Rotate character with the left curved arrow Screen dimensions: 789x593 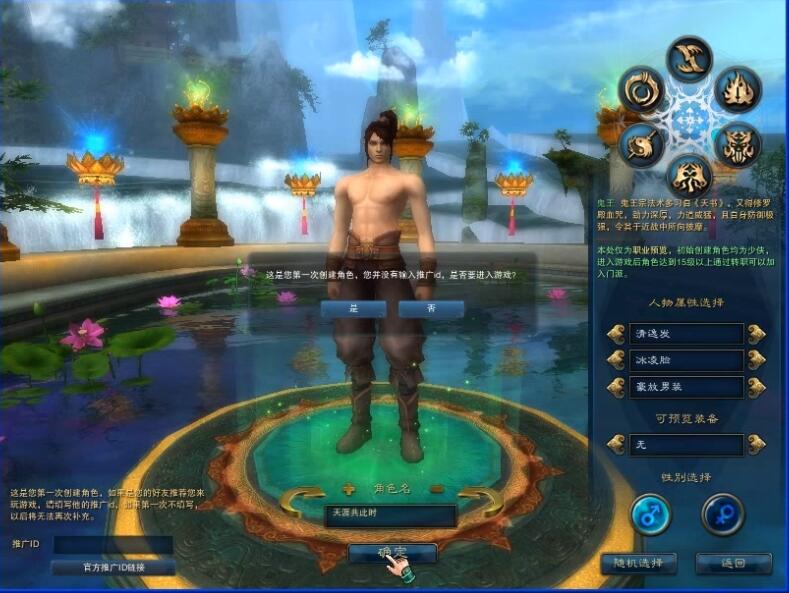(x=302, y=497)
